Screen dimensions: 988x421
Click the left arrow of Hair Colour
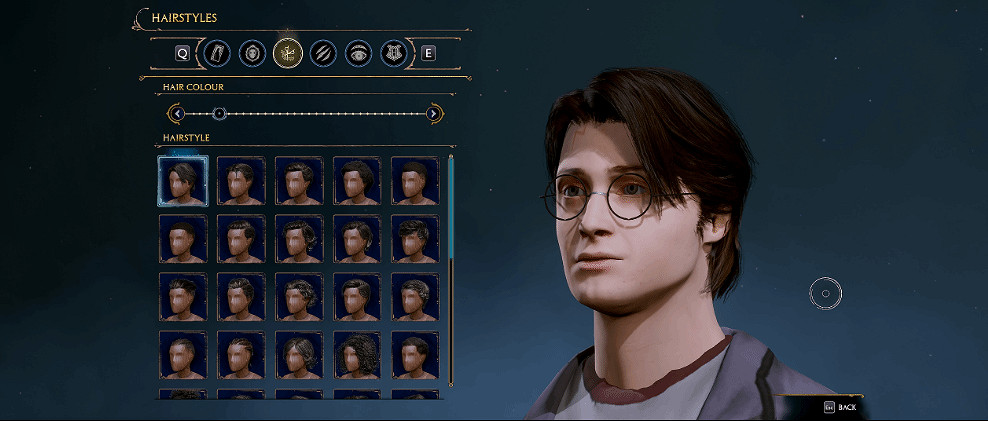pyautogui.click(x=175, y=114)
